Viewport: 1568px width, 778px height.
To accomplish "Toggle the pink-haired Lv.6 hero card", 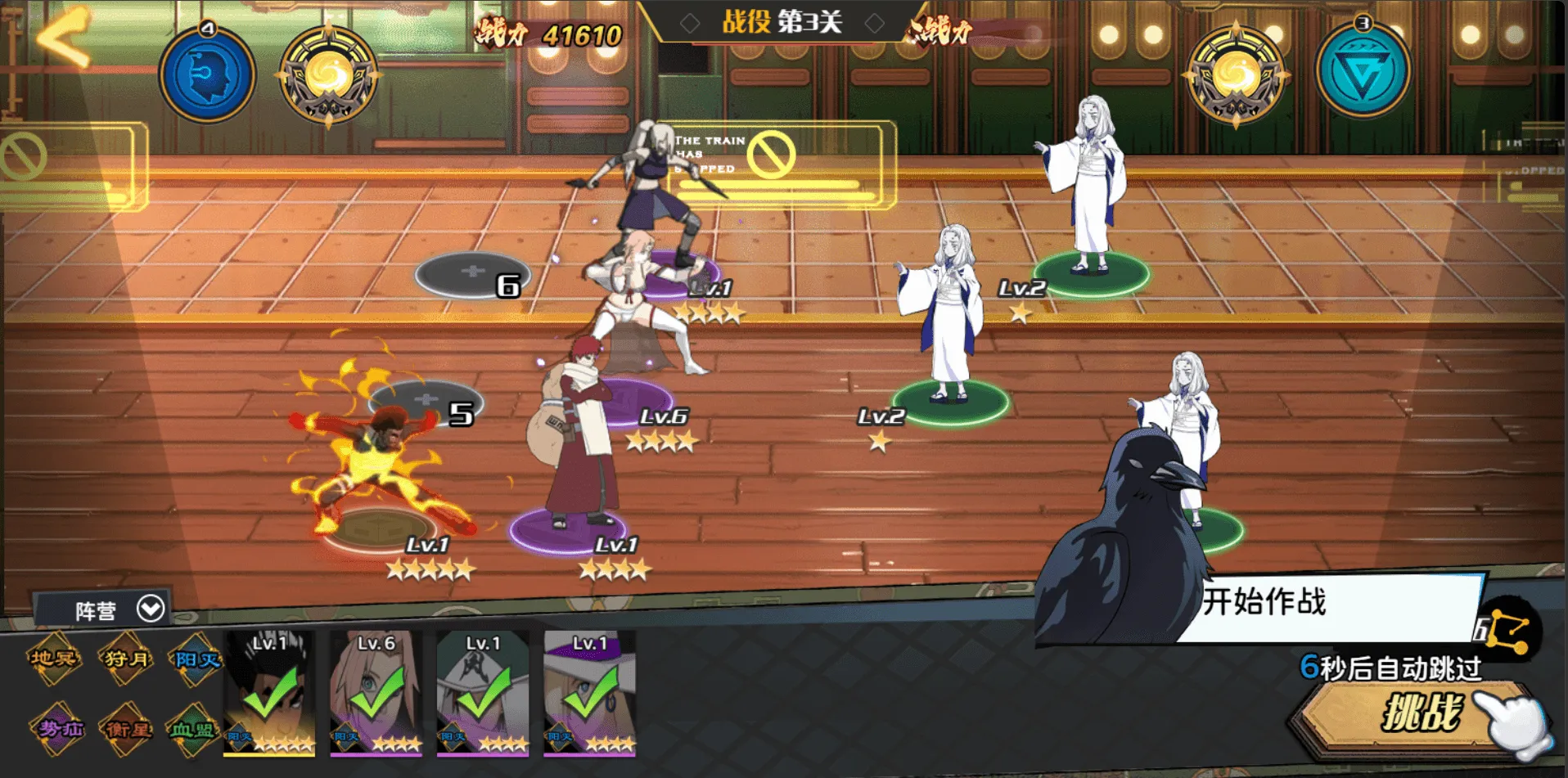I will [376, 693].
